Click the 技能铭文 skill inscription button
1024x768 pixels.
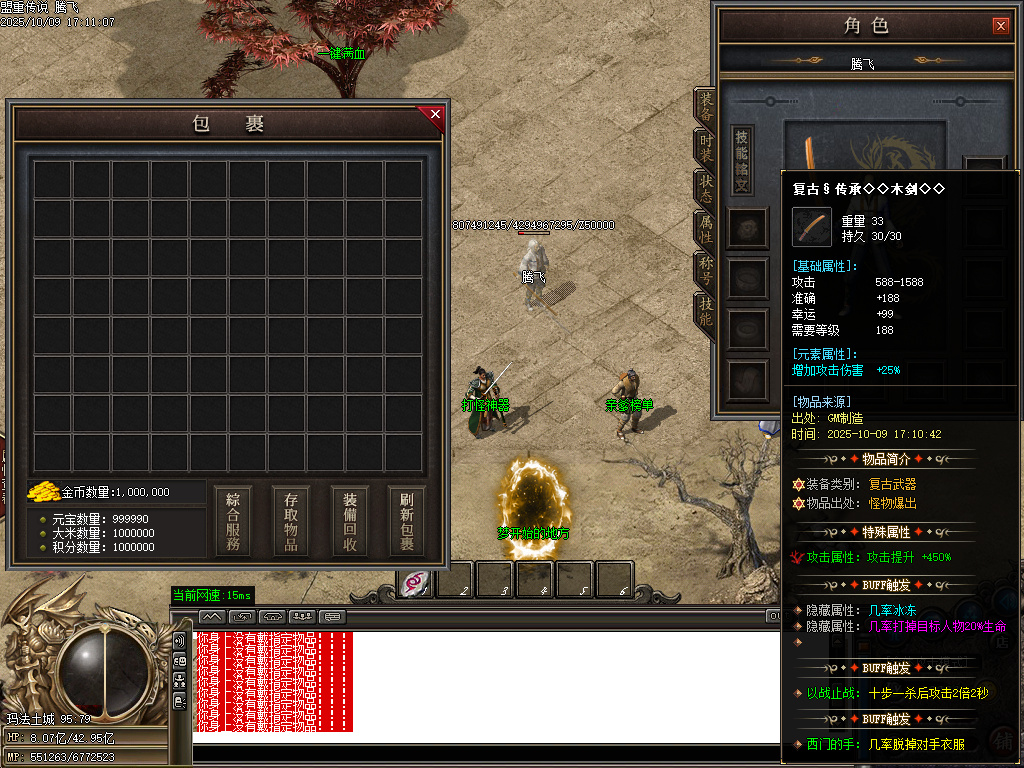pyautogui.click(x=742, y=160)
